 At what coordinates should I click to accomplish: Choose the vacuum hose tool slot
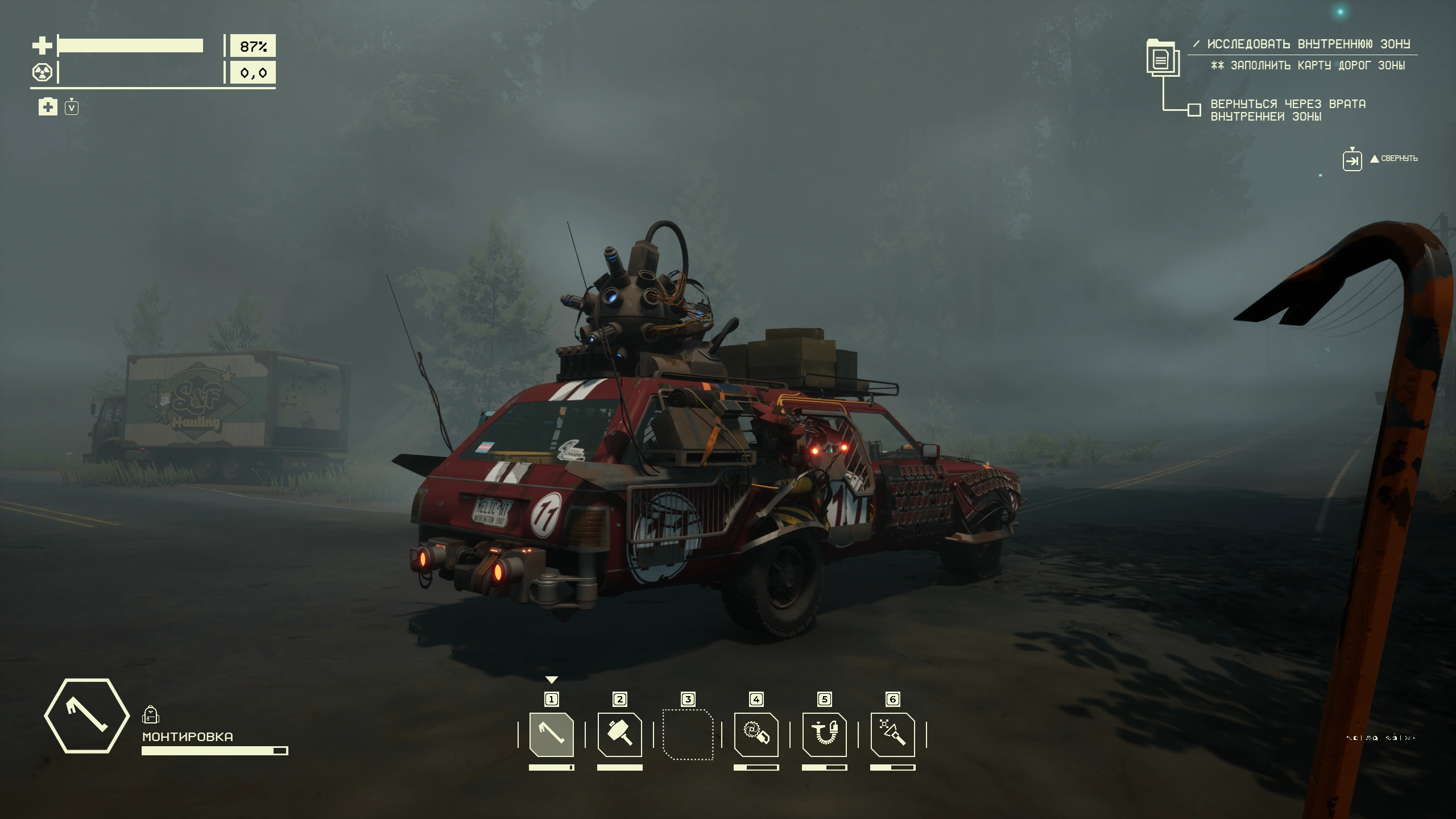coord(824,734)
